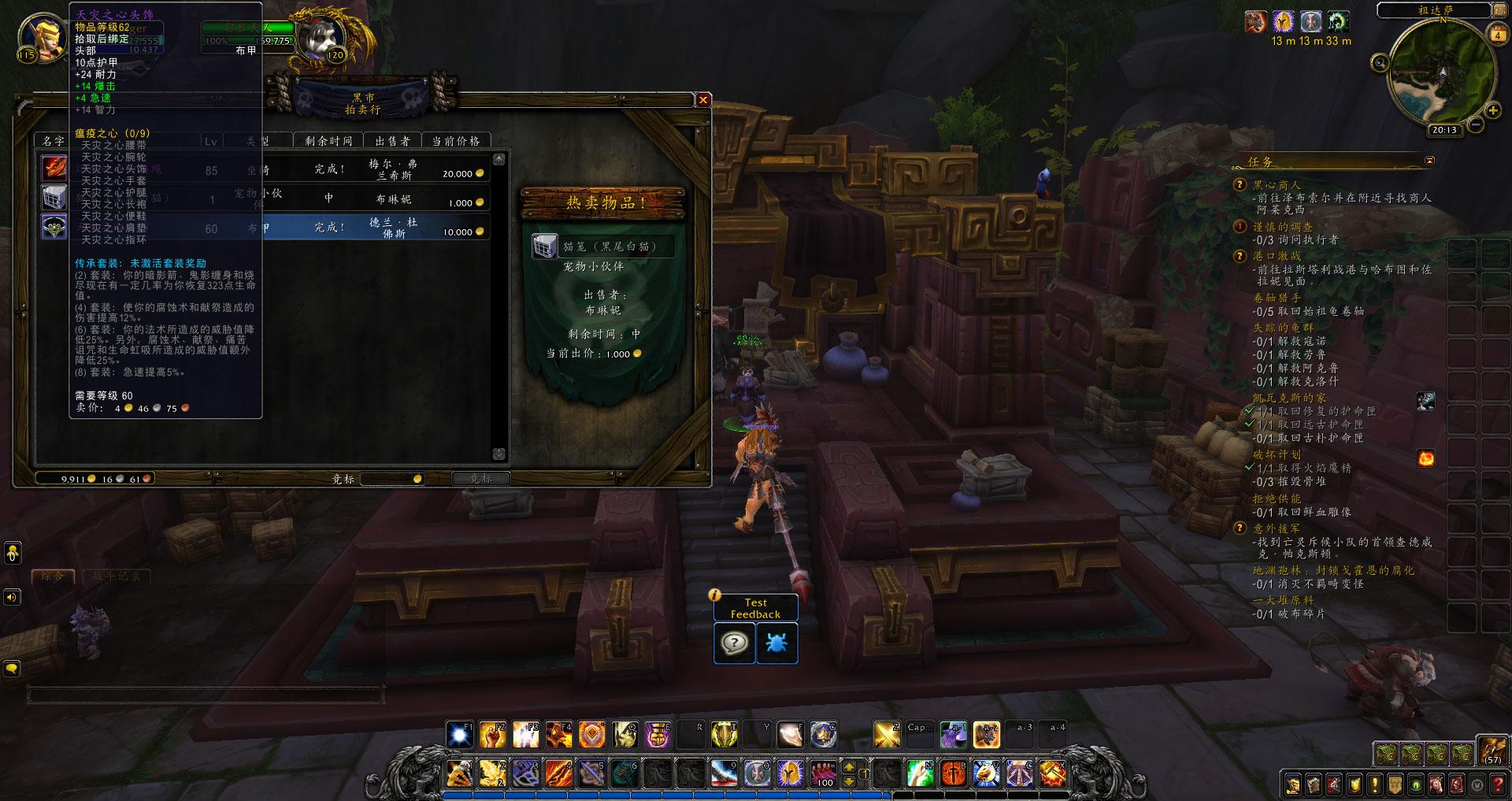
Task: Click the bid amount input field
Action: [390, 478]
